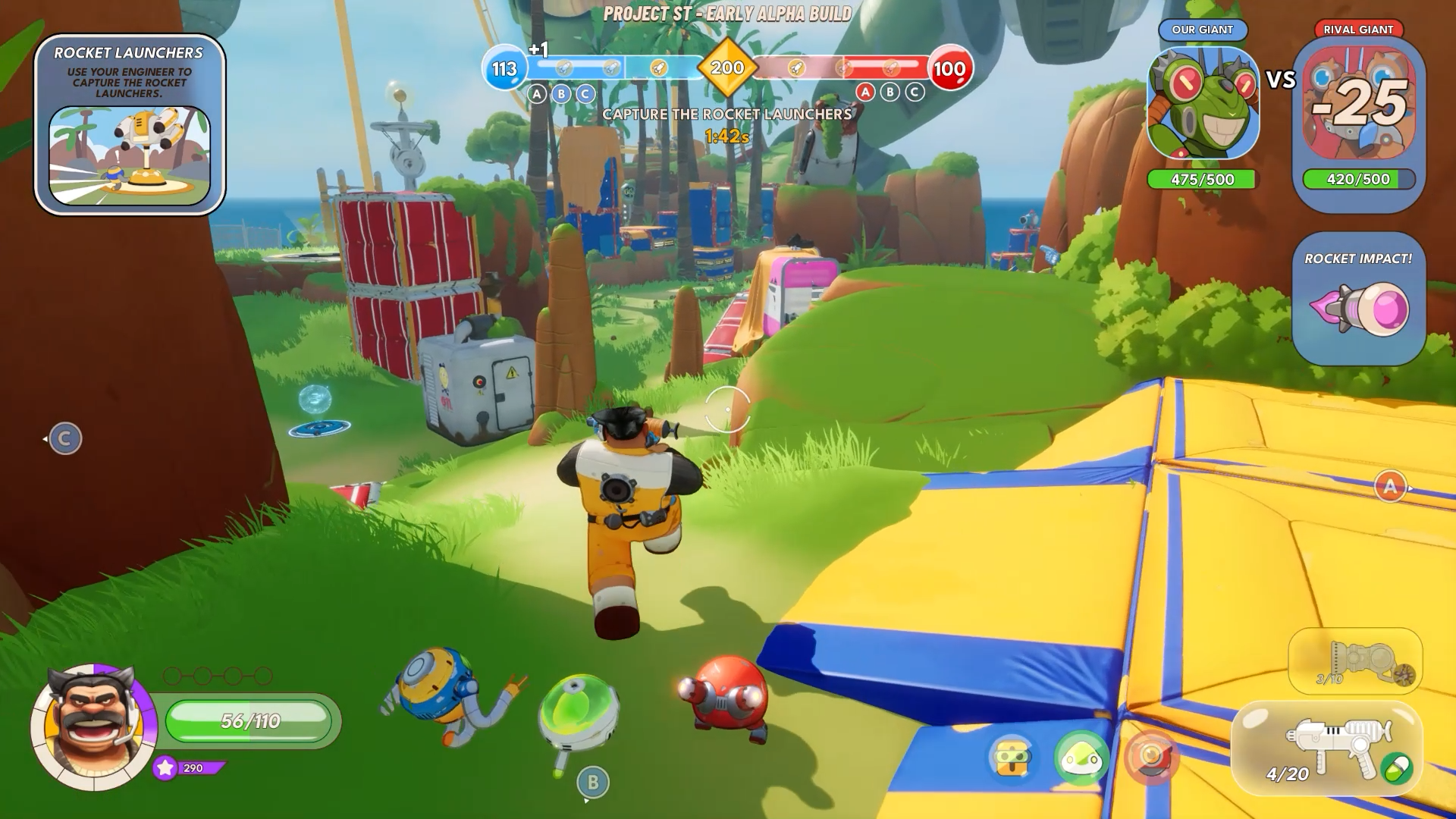Viewport: 1456px width, 819px height.
Task: Activate the red eye robot ability
Action: pos(1150,757)
